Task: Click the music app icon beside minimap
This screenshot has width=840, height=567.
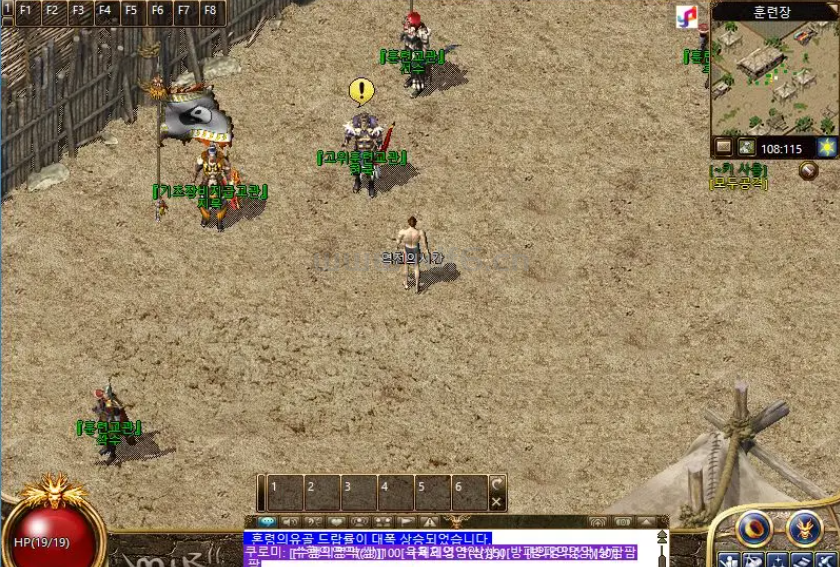Action: tap(687, 17)
